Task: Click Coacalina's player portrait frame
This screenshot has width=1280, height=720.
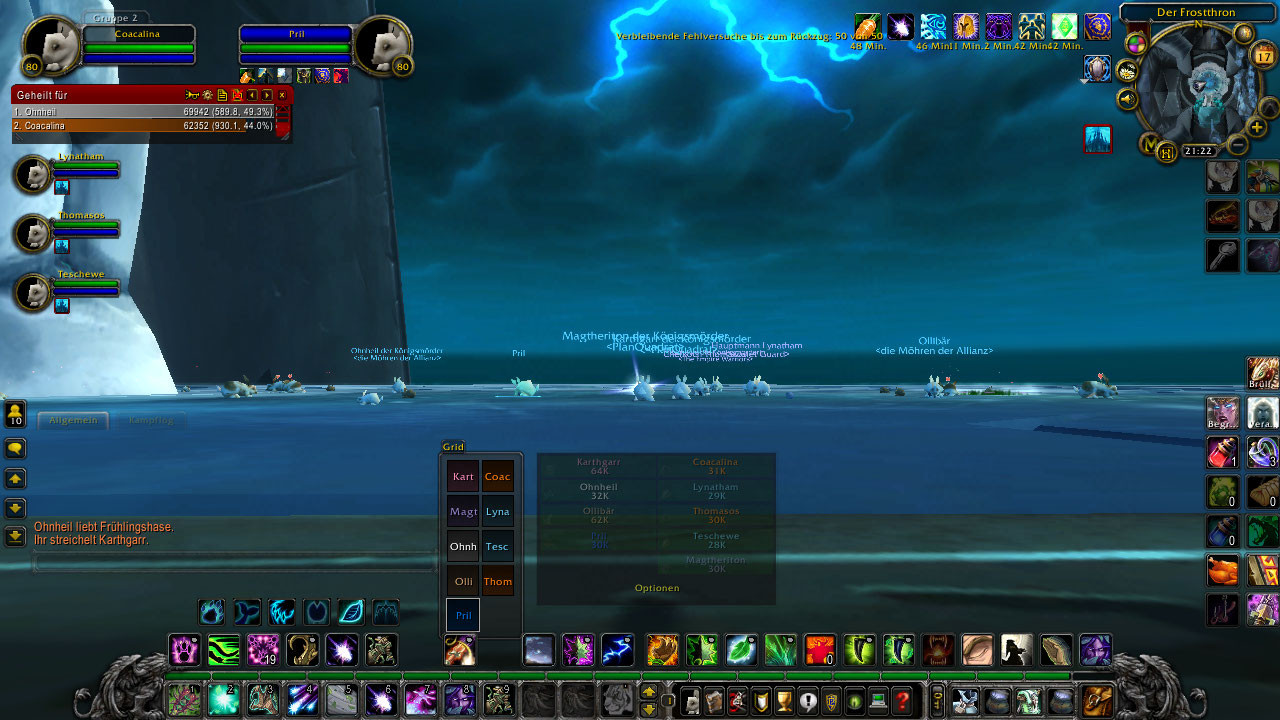Action: coord(52,46)
